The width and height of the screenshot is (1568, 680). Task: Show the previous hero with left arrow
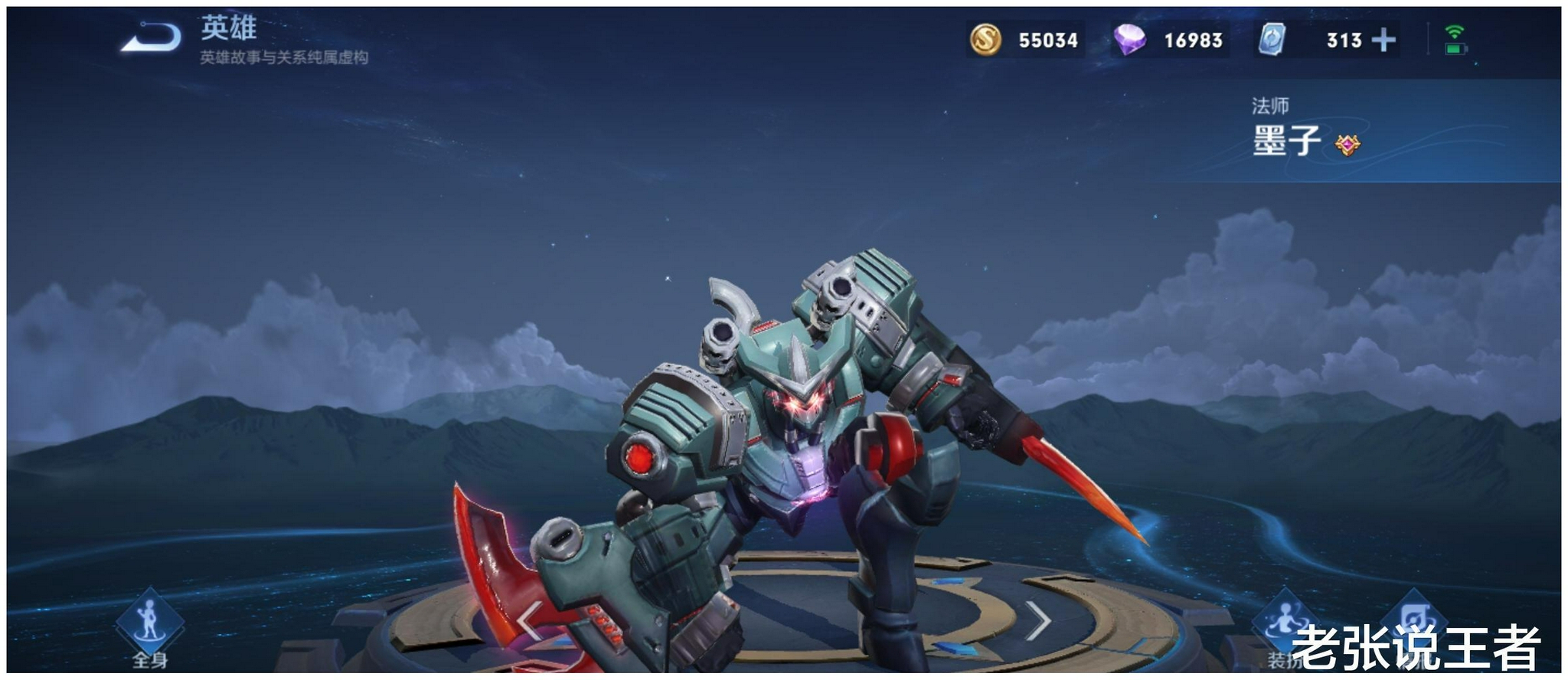pos(529,620)
